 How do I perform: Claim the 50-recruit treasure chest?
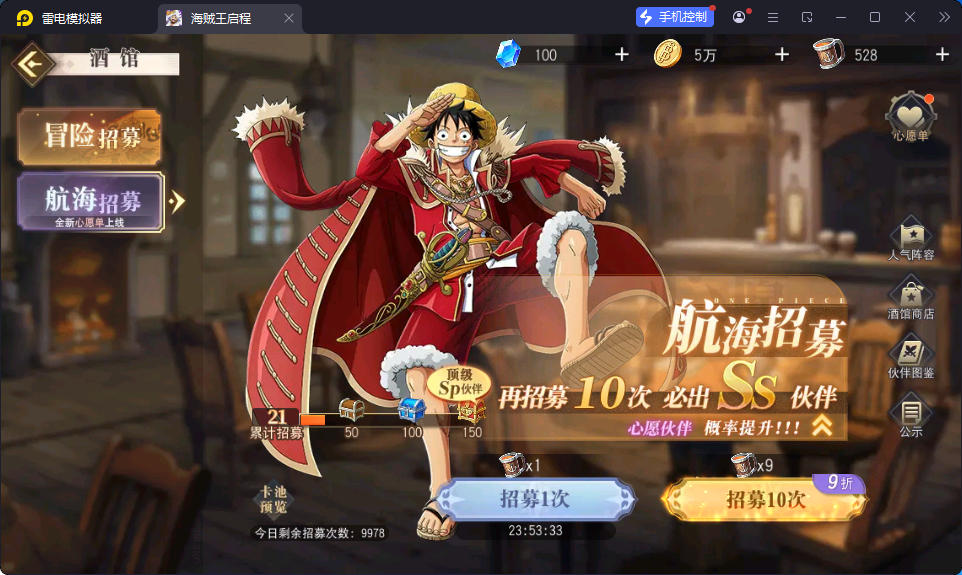coord(351,410)
